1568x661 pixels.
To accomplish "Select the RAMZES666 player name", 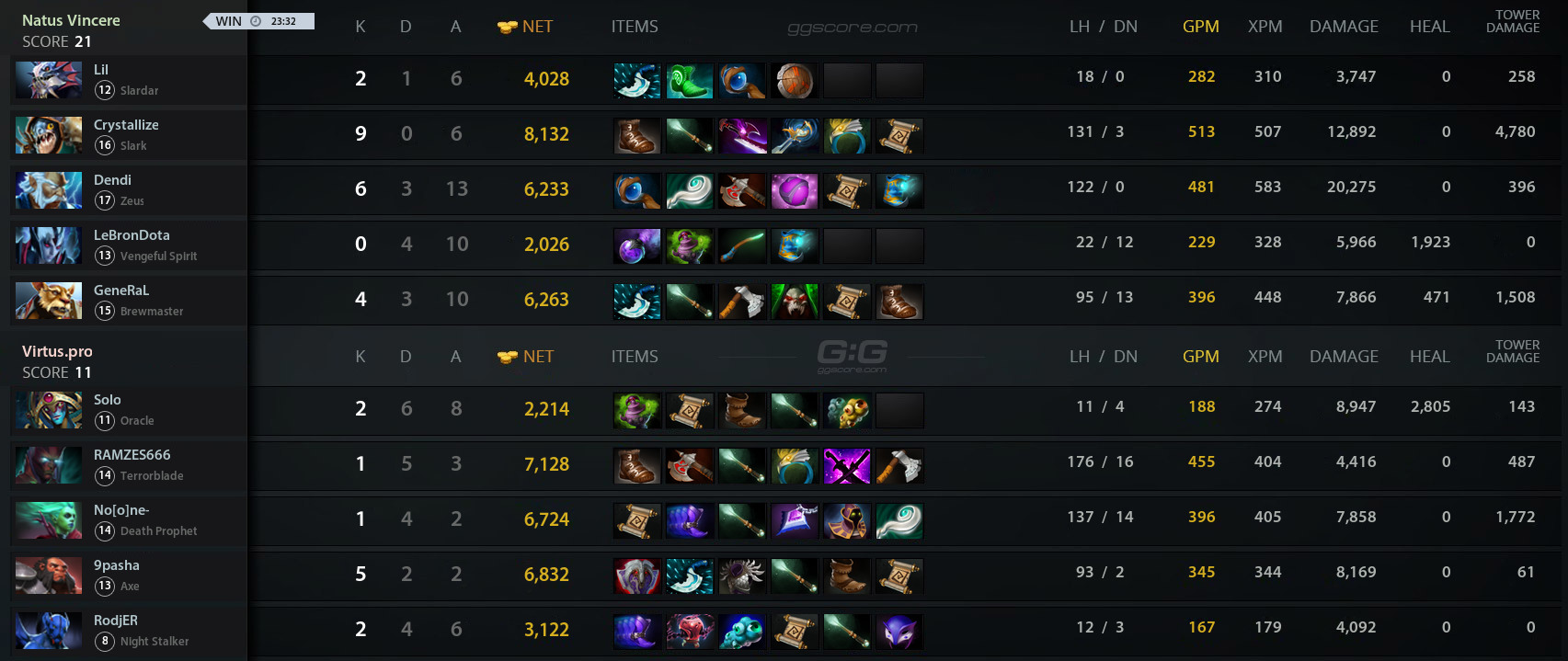I will (132, 455).
